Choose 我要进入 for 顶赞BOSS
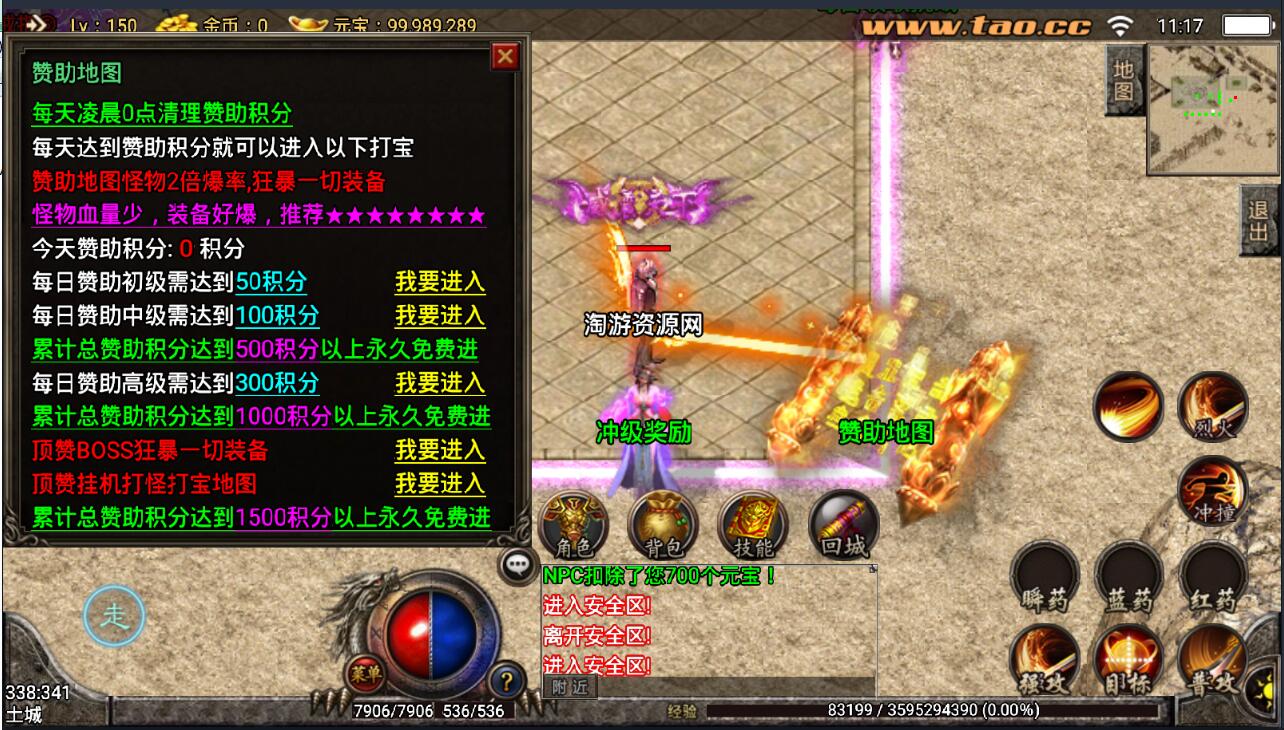 click(x=440, y=450)
